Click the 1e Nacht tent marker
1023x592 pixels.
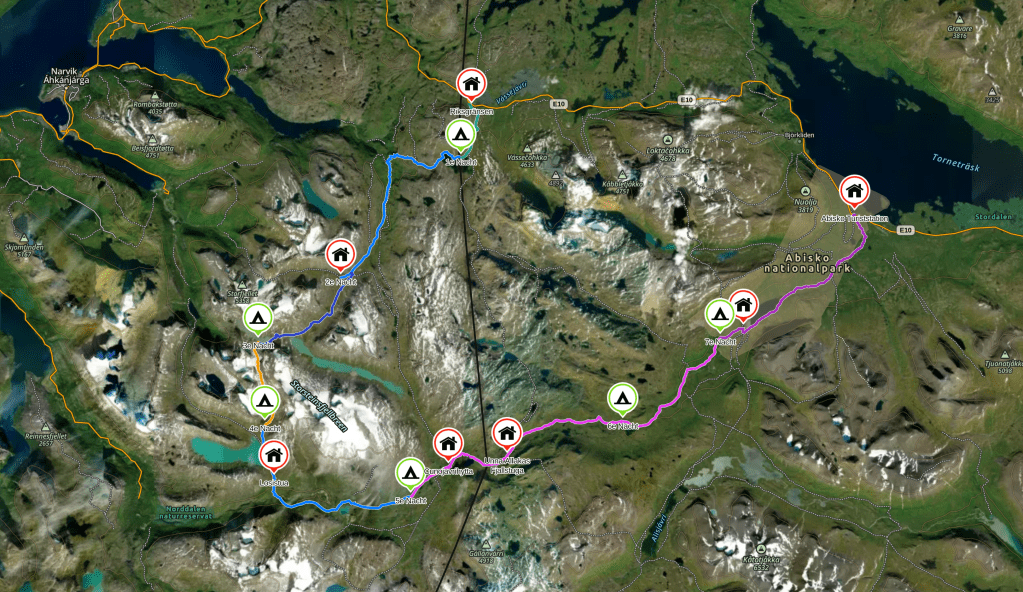(459, 135)
